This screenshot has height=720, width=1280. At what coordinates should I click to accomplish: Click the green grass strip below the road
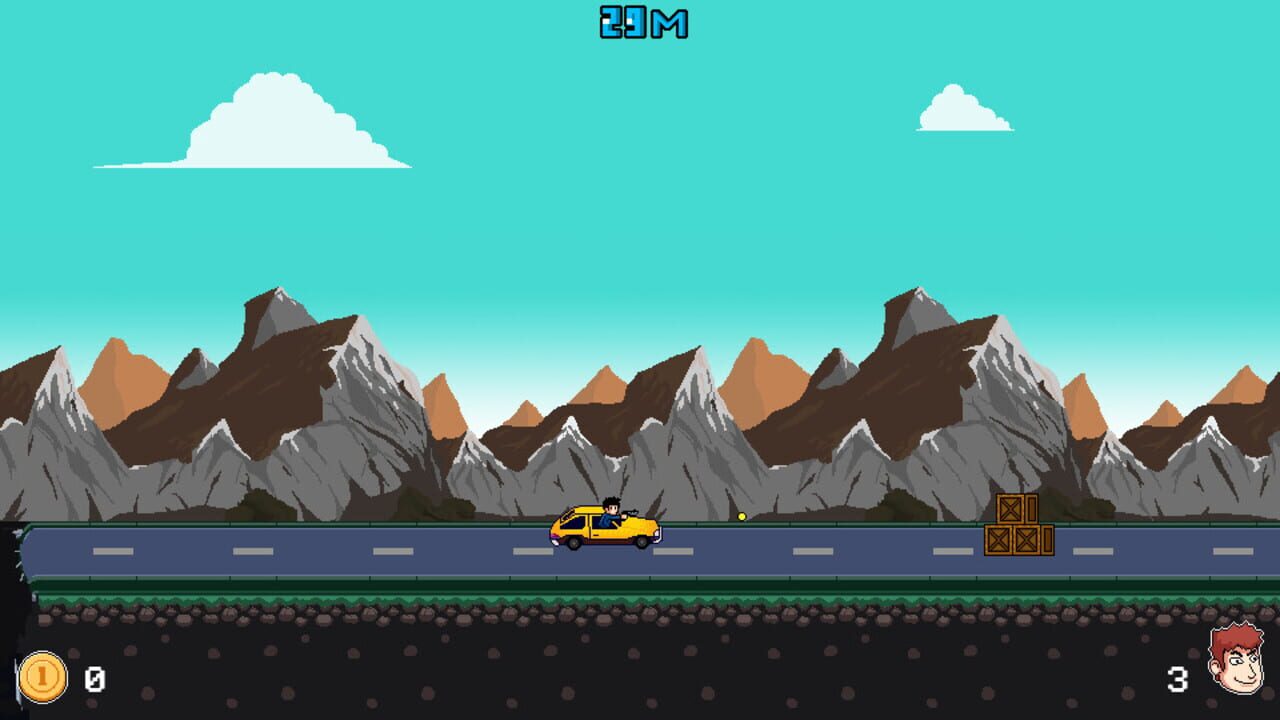(x=400, y=592)
